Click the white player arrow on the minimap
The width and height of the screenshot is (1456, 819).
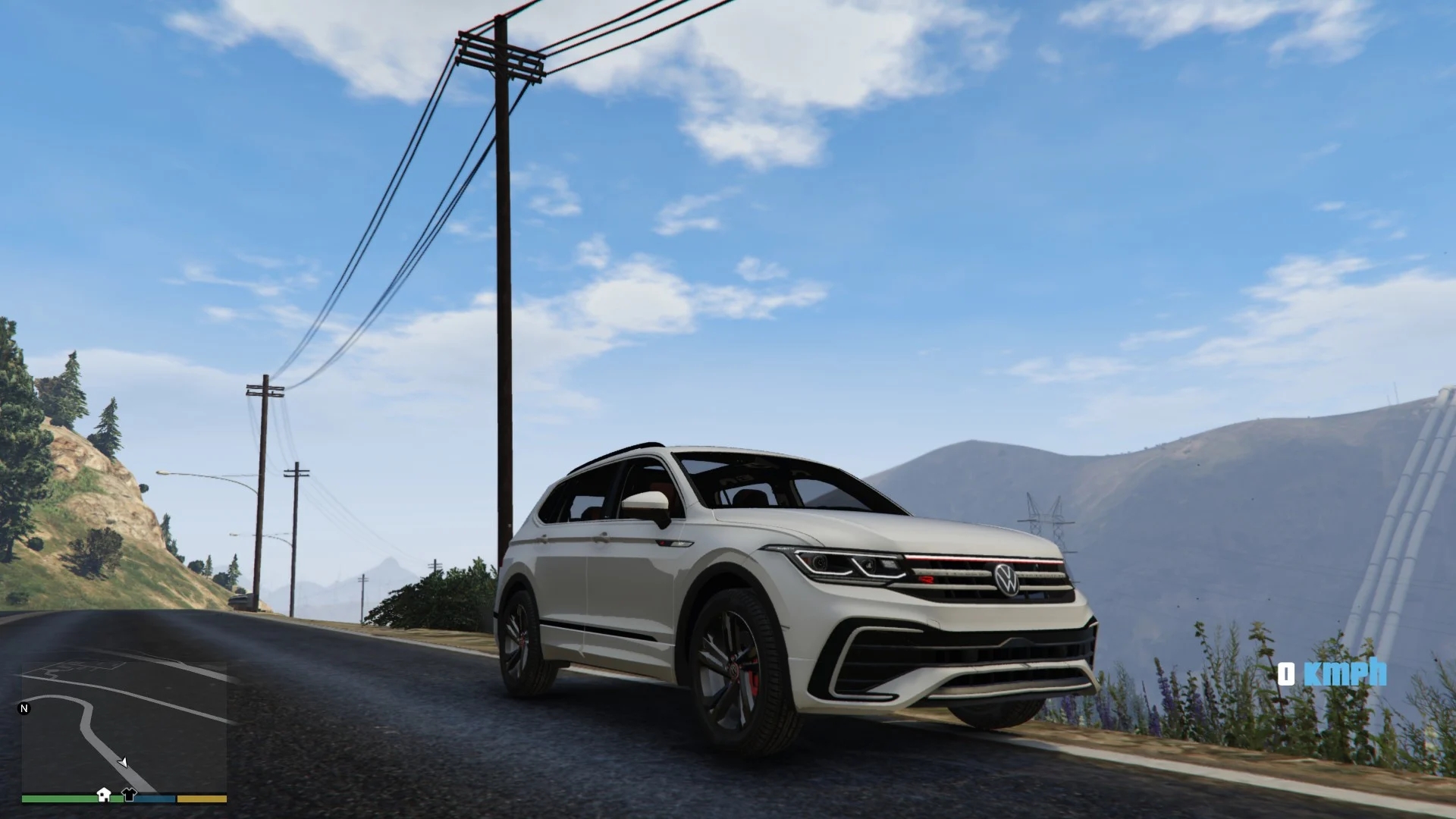click(x=123, y=763)
